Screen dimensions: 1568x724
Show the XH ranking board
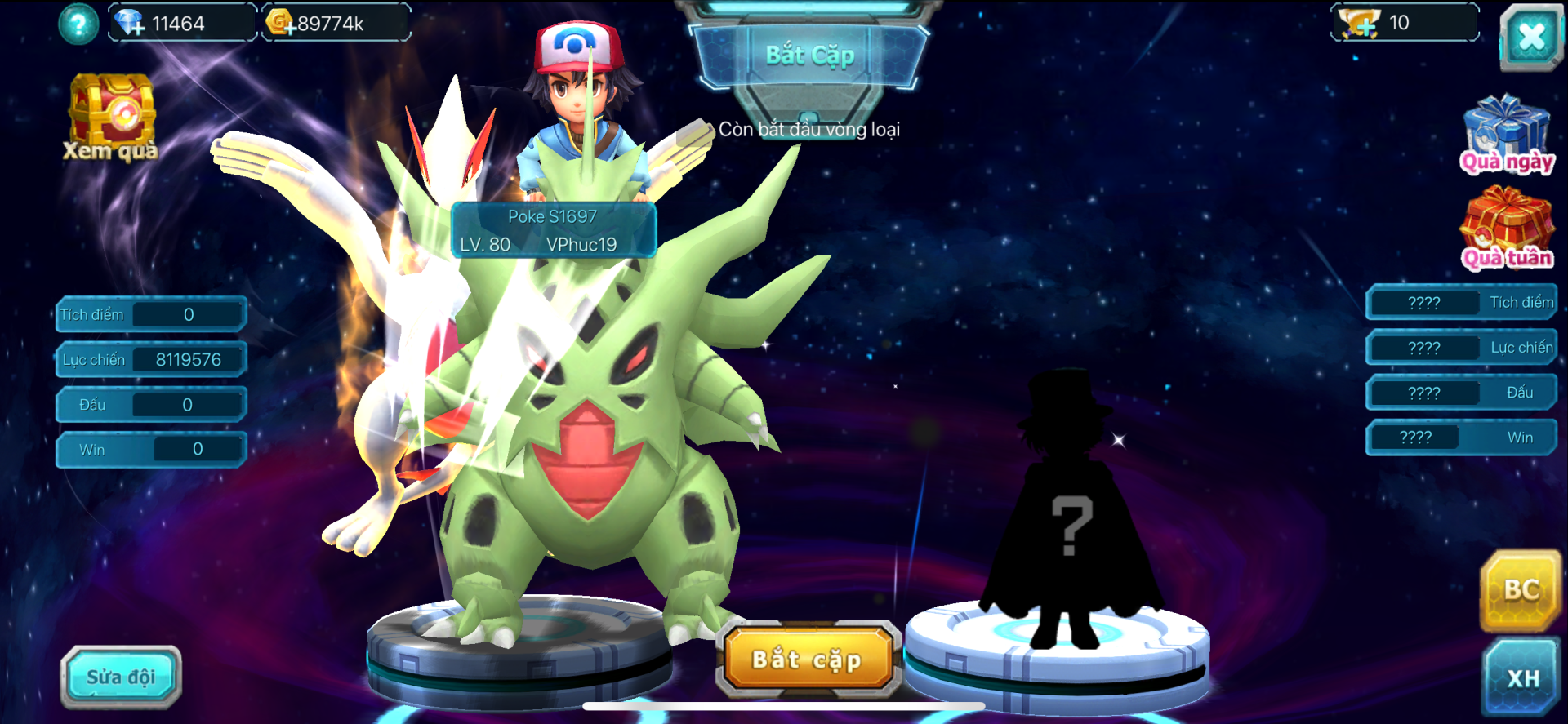[x=1522, y=677]
